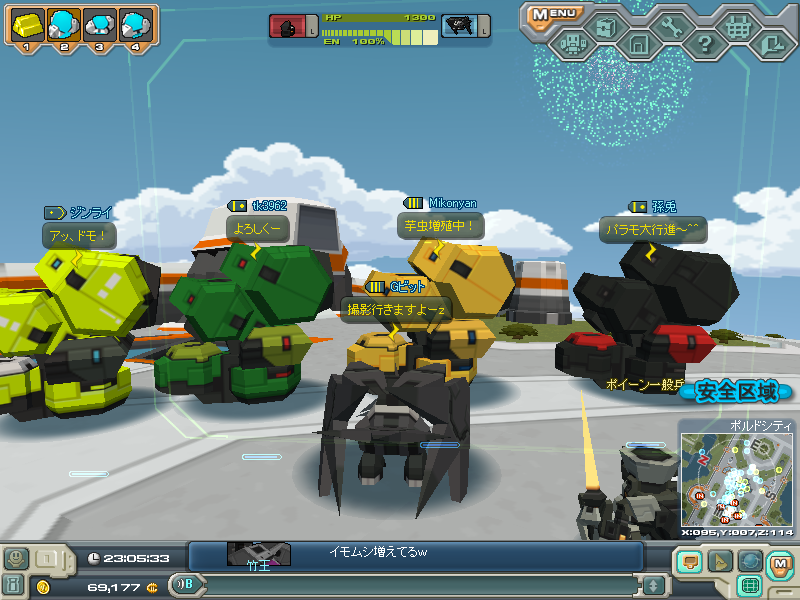Open the orange MENU button
800x600 pixels.
[x=553, y=14]
